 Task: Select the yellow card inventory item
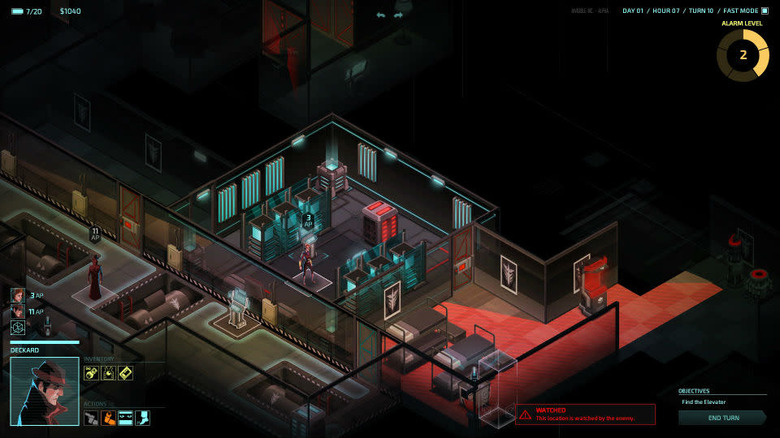pyautogui.click(x=125, y=373)
